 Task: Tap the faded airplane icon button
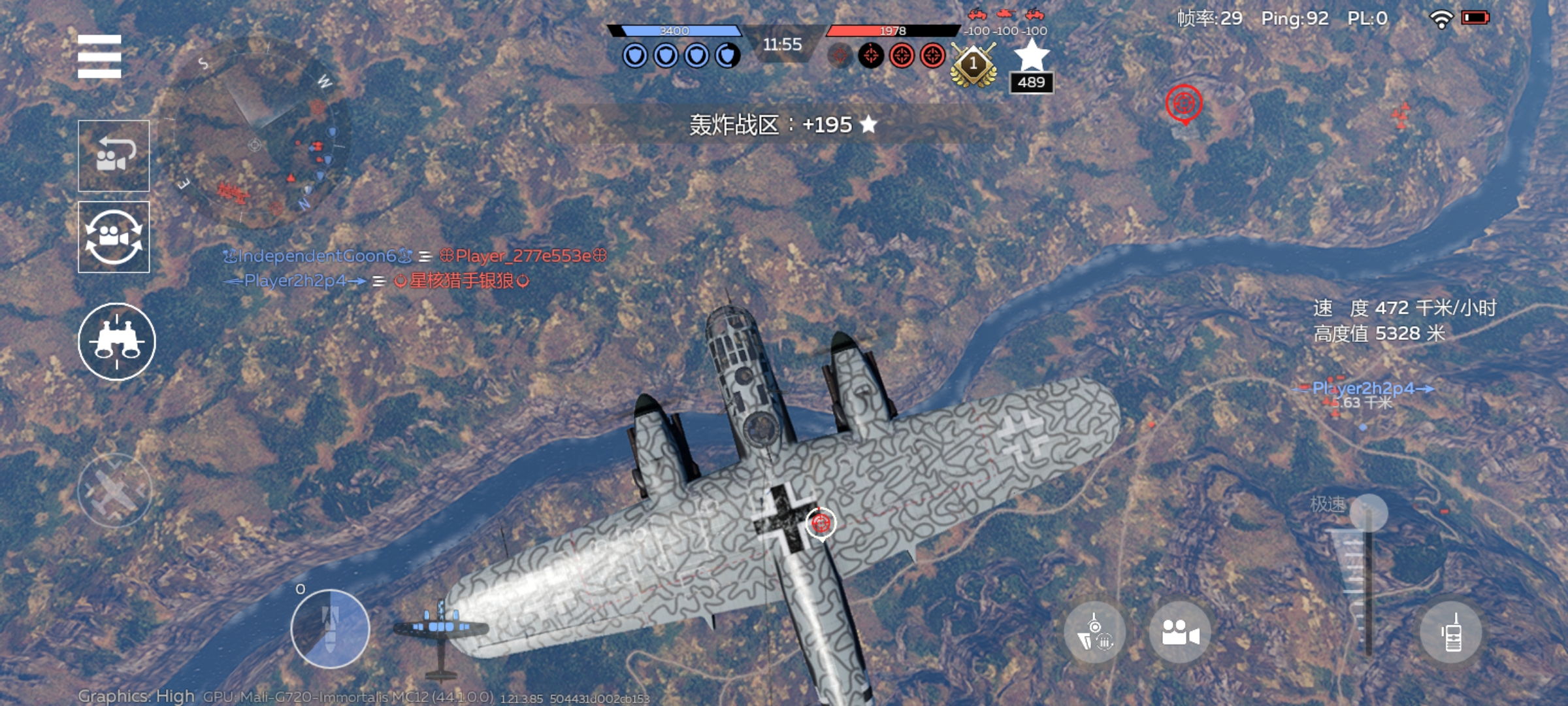[x=115, y=490]
